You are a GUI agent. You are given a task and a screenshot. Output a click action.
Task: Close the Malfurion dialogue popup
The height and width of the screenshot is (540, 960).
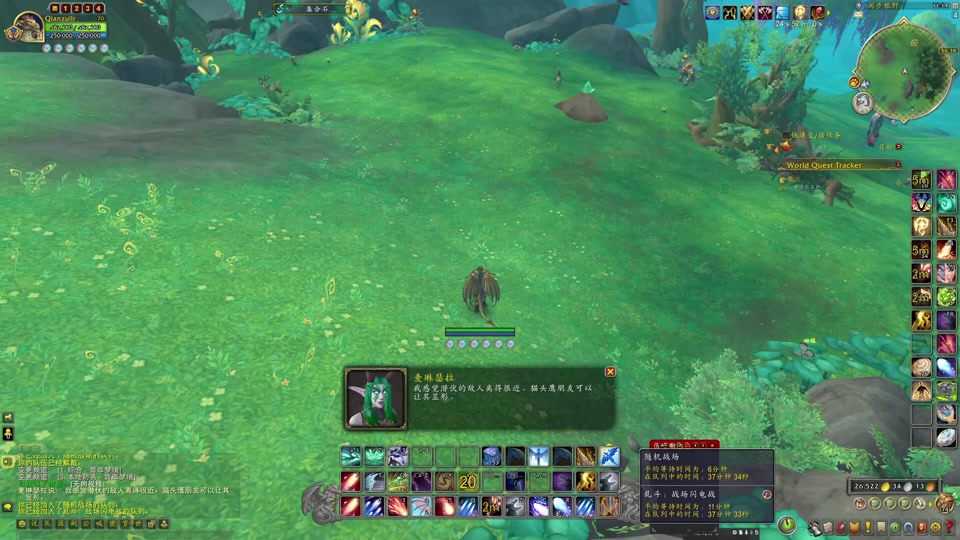tap(610, 372)
